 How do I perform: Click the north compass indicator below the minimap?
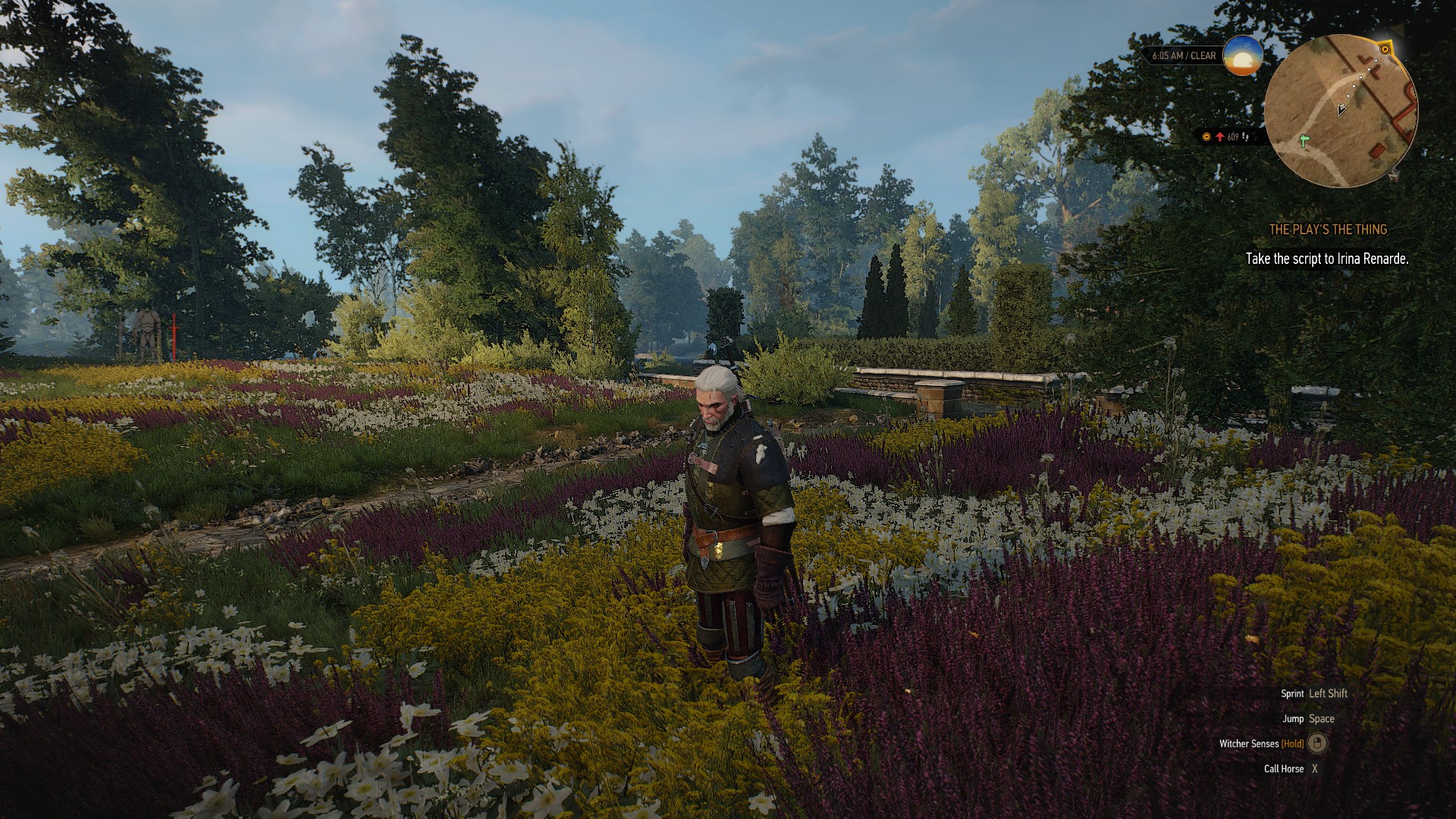(1395, 176)
